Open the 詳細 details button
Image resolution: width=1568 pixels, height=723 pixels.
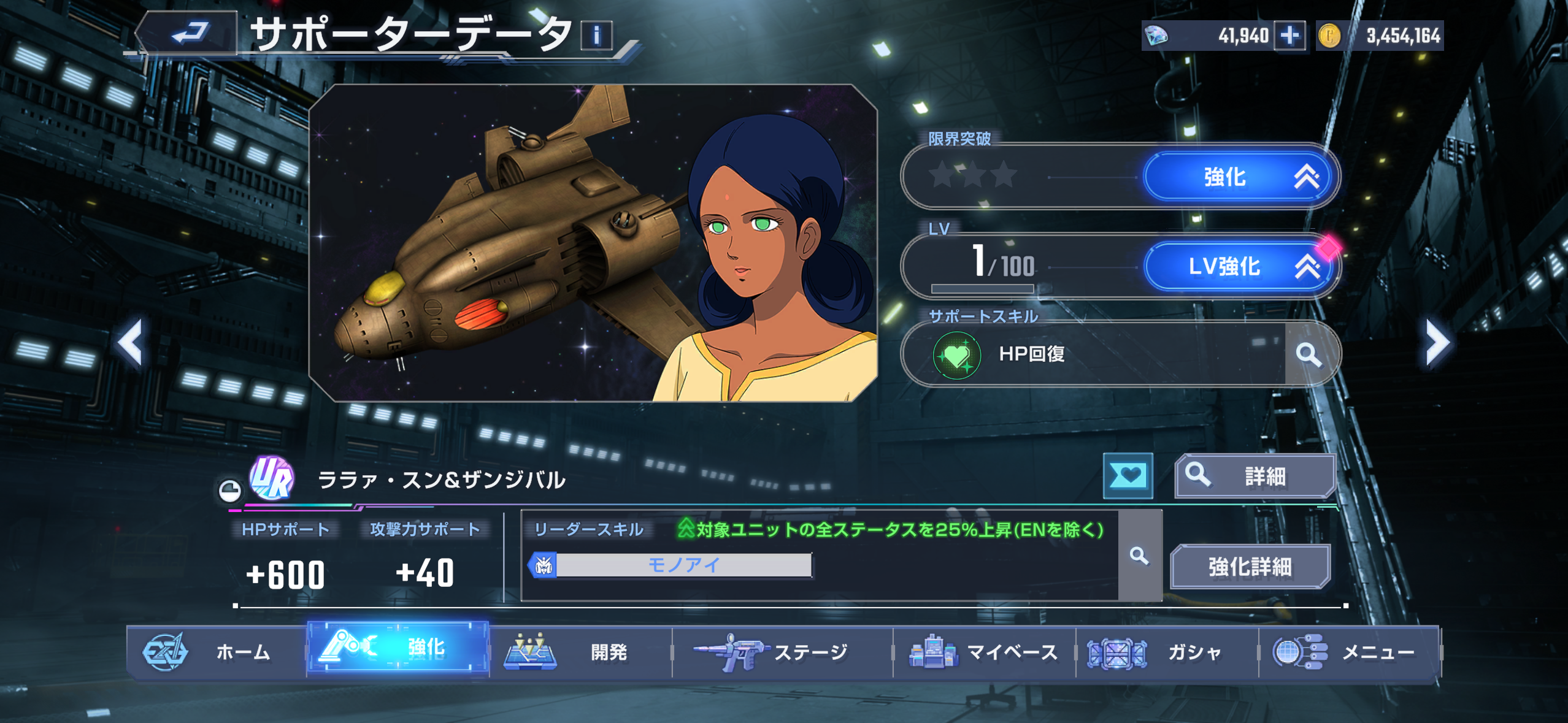coord(1255,476)
